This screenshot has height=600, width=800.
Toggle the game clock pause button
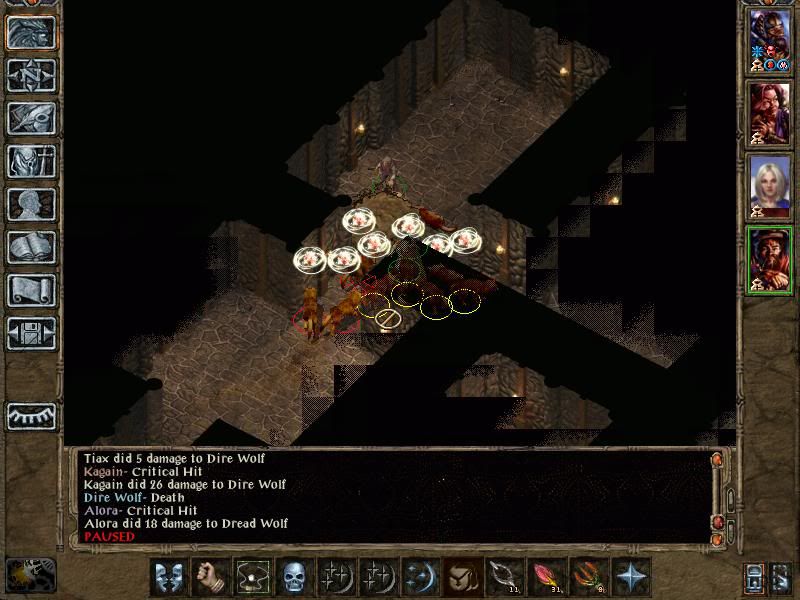[29, 575]
